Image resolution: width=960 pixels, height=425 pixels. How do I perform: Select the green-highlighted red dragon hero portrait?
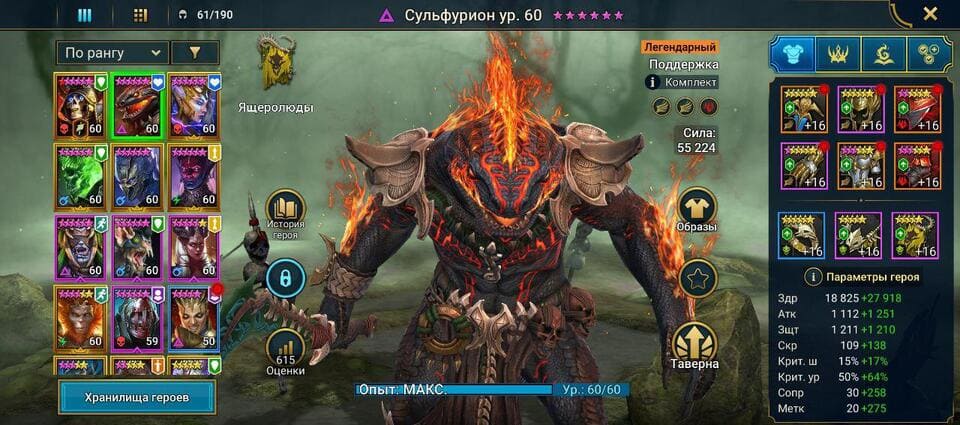tap(137, 105)
